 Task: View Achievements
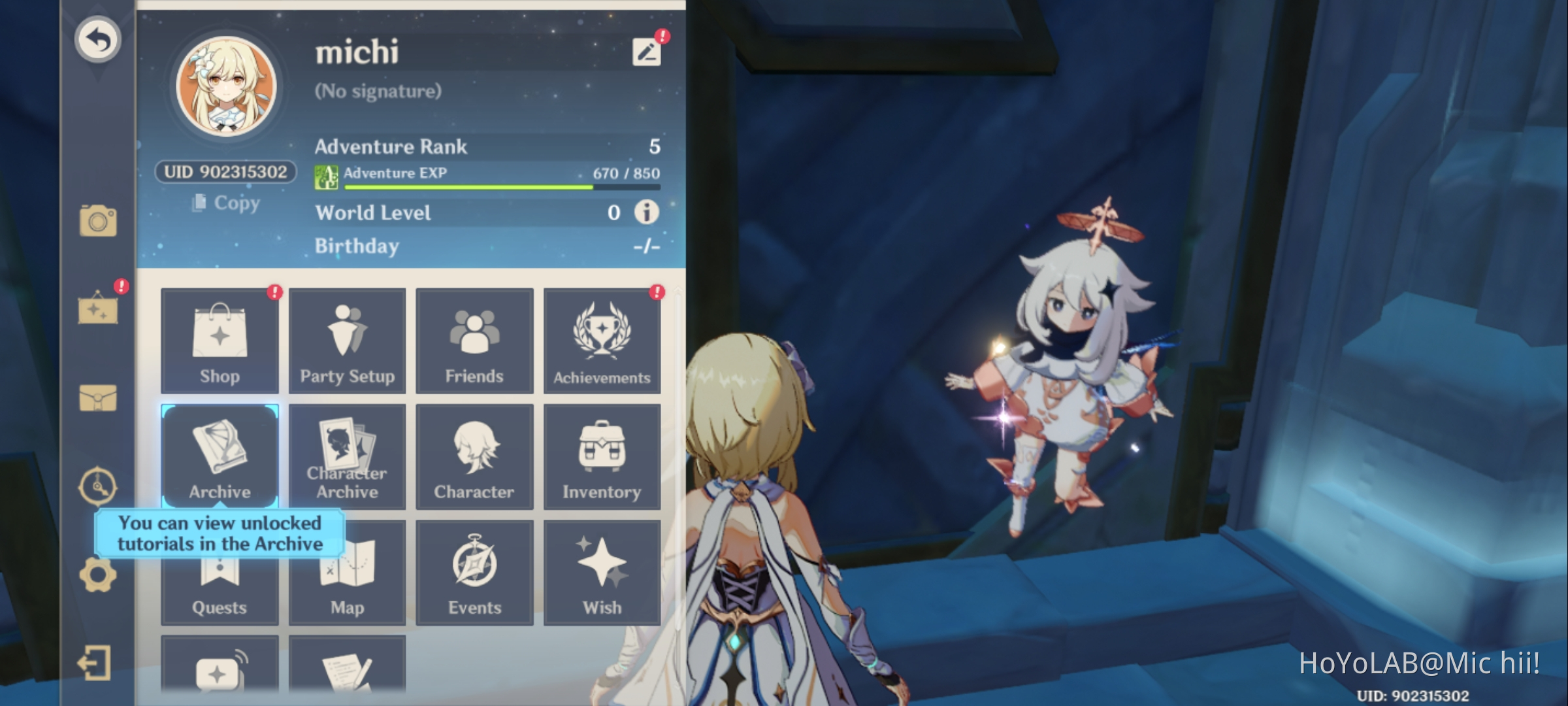pos(601,340)
